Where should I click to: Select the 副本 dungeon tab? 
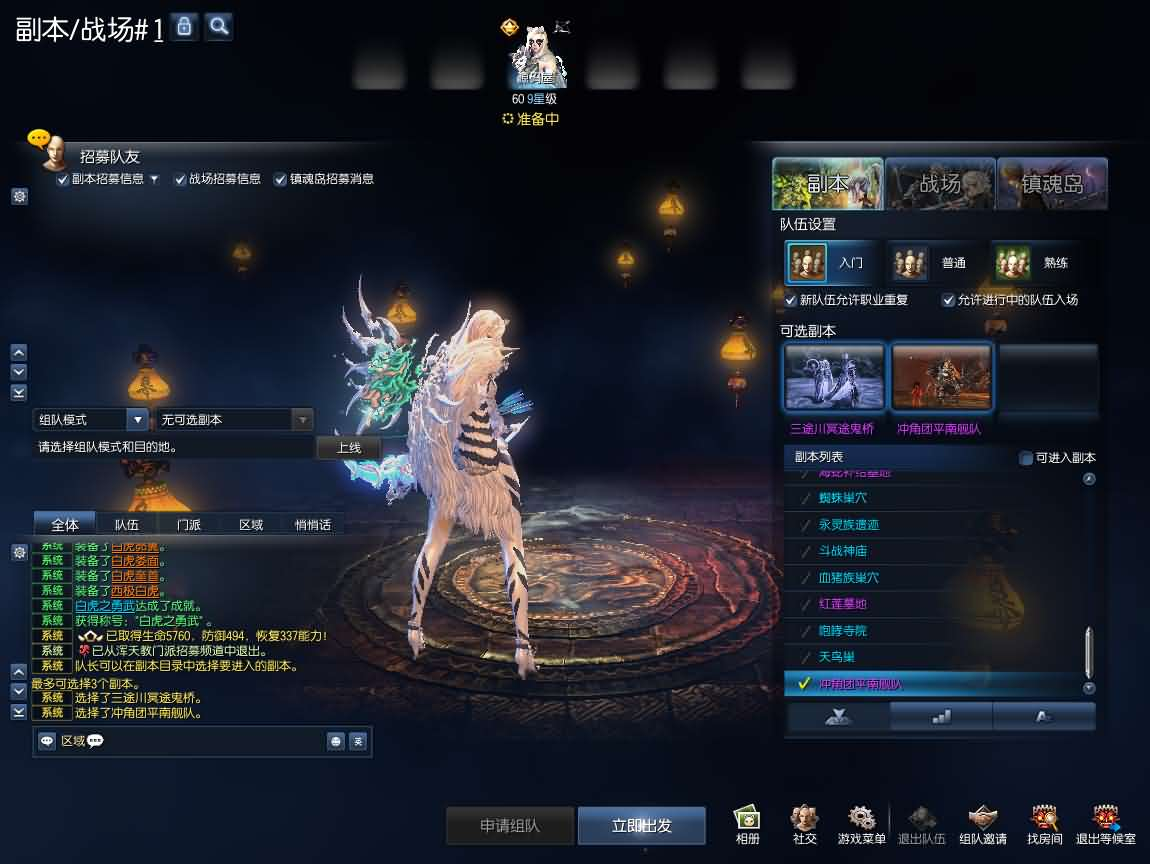[x=828, y=183]
